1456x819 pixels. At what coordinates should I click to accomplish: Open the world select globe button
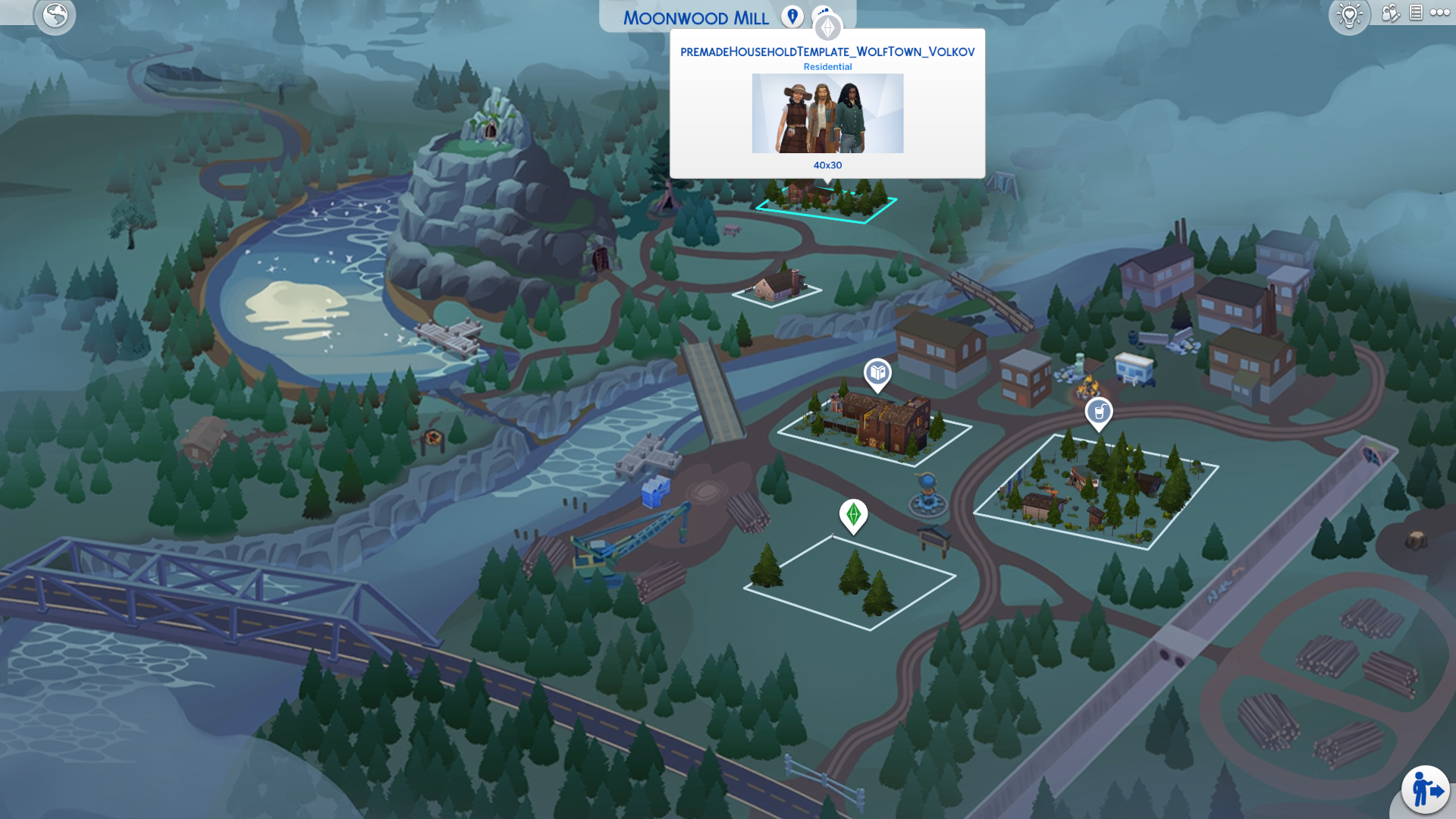coord(55,15)
